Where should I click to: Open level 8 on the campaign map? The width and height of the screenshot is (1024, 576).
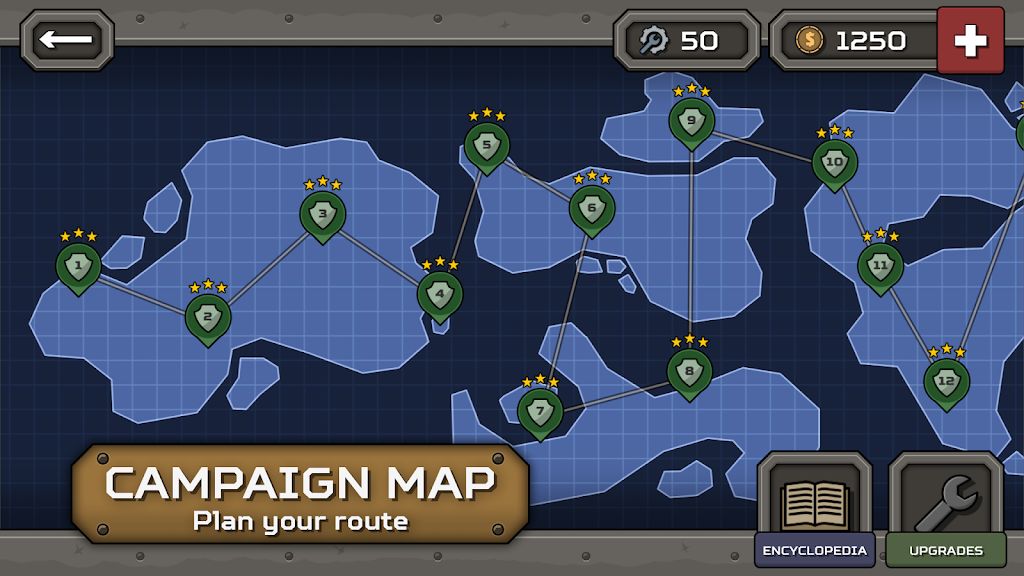(689, 371)
